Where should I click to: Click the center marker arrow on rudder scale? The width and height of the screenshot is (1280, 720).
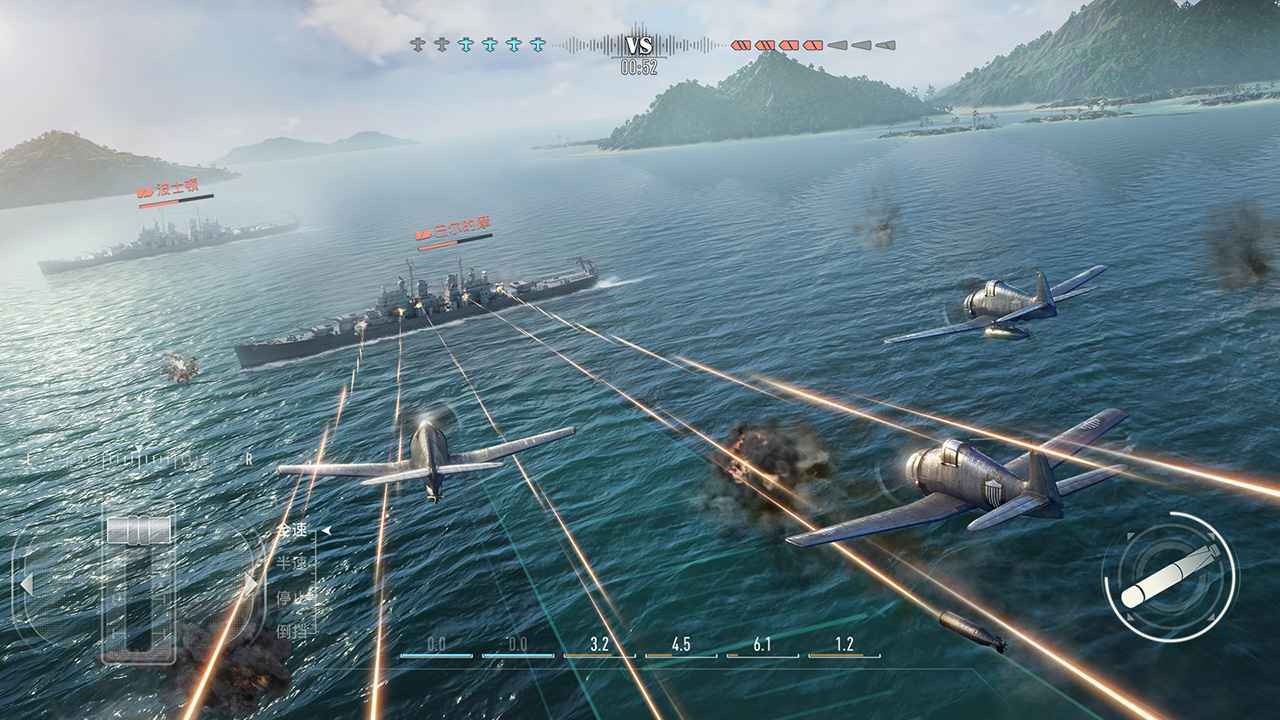(x=138, y=448)
